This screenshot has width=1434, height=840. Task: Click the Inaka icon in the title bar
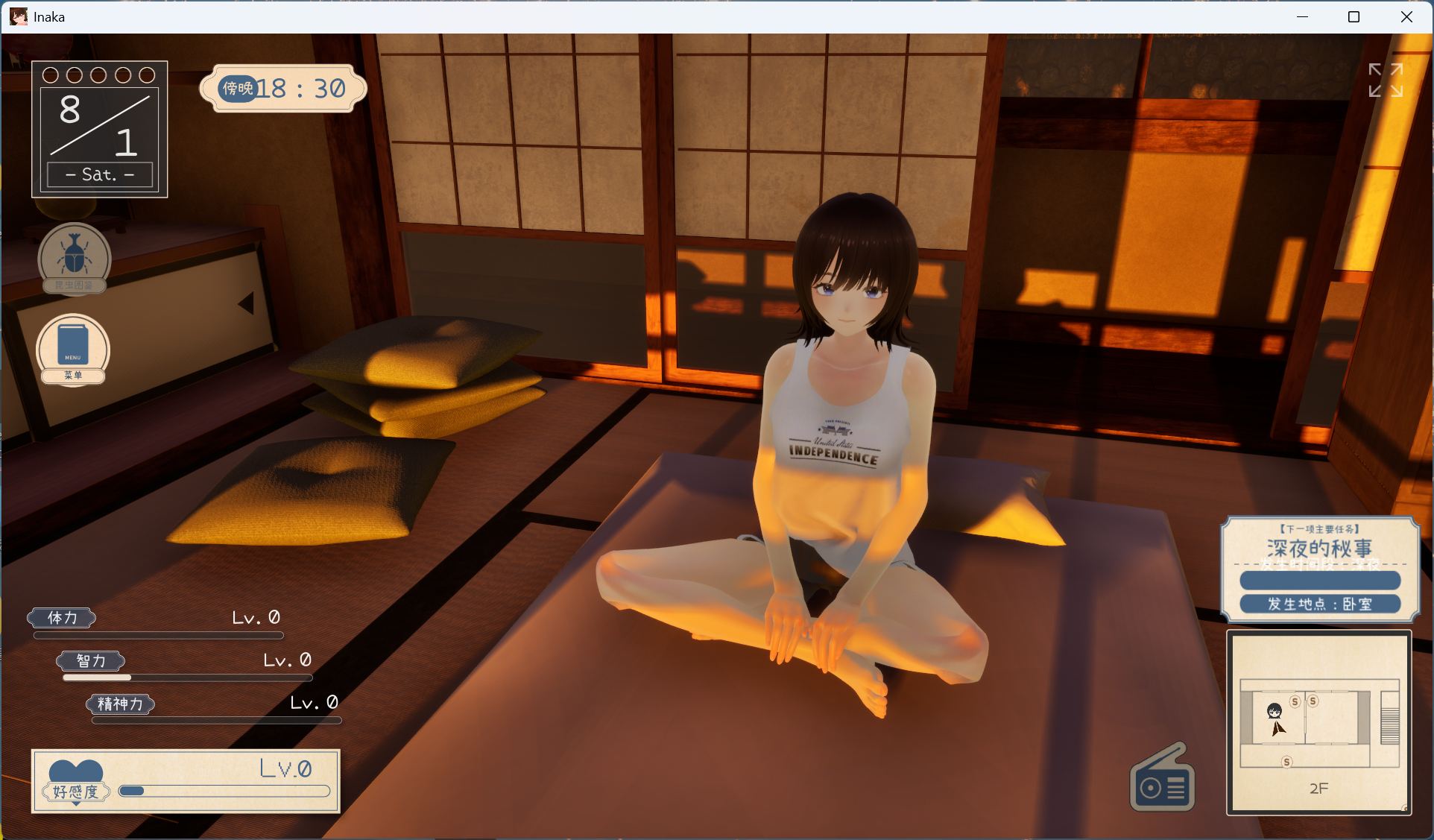pyautogui.click(x=18, y=16)
